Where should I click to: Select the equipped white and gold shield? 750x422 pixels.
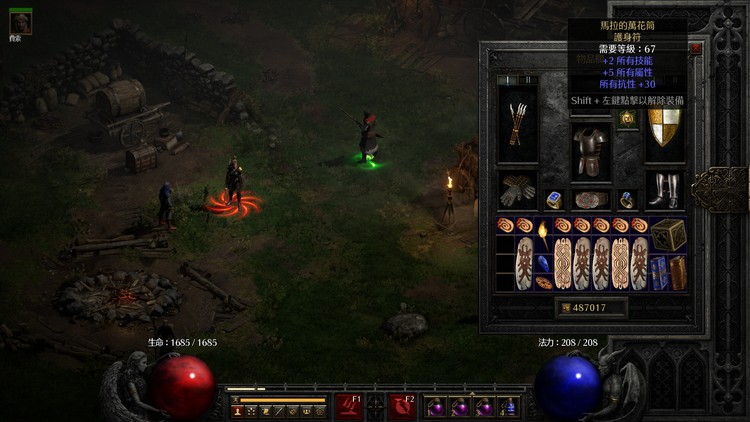(x=664, y=127)
